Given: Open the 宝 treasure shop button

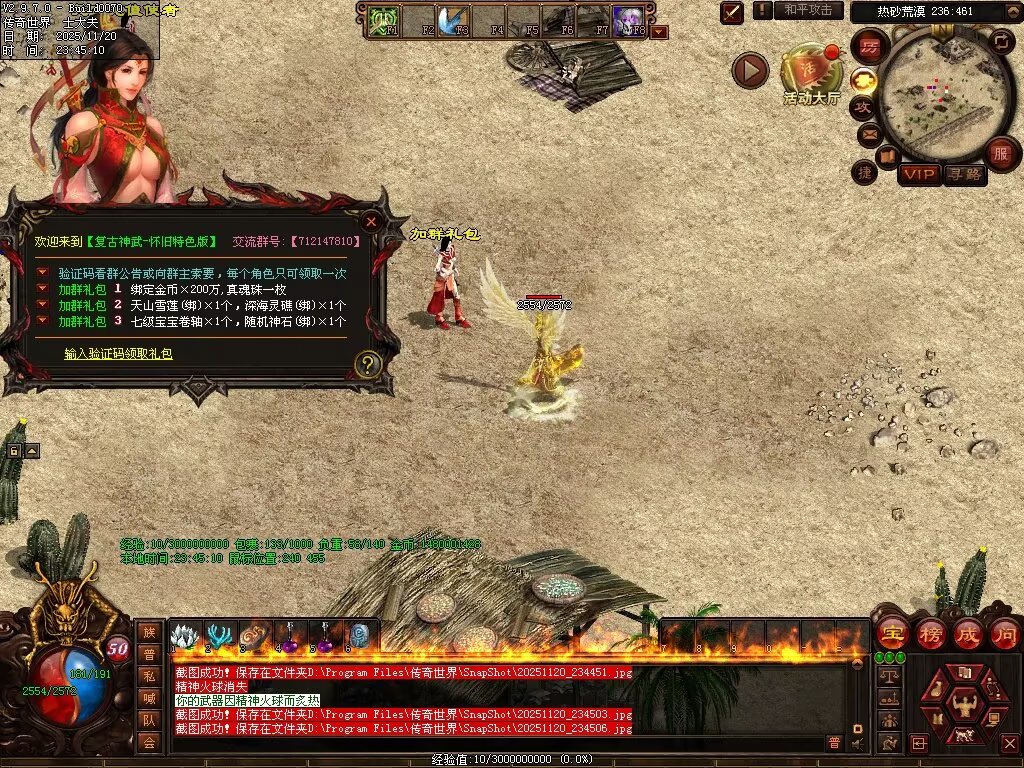Looking at the screenshot, I should (x=891, y=633).
